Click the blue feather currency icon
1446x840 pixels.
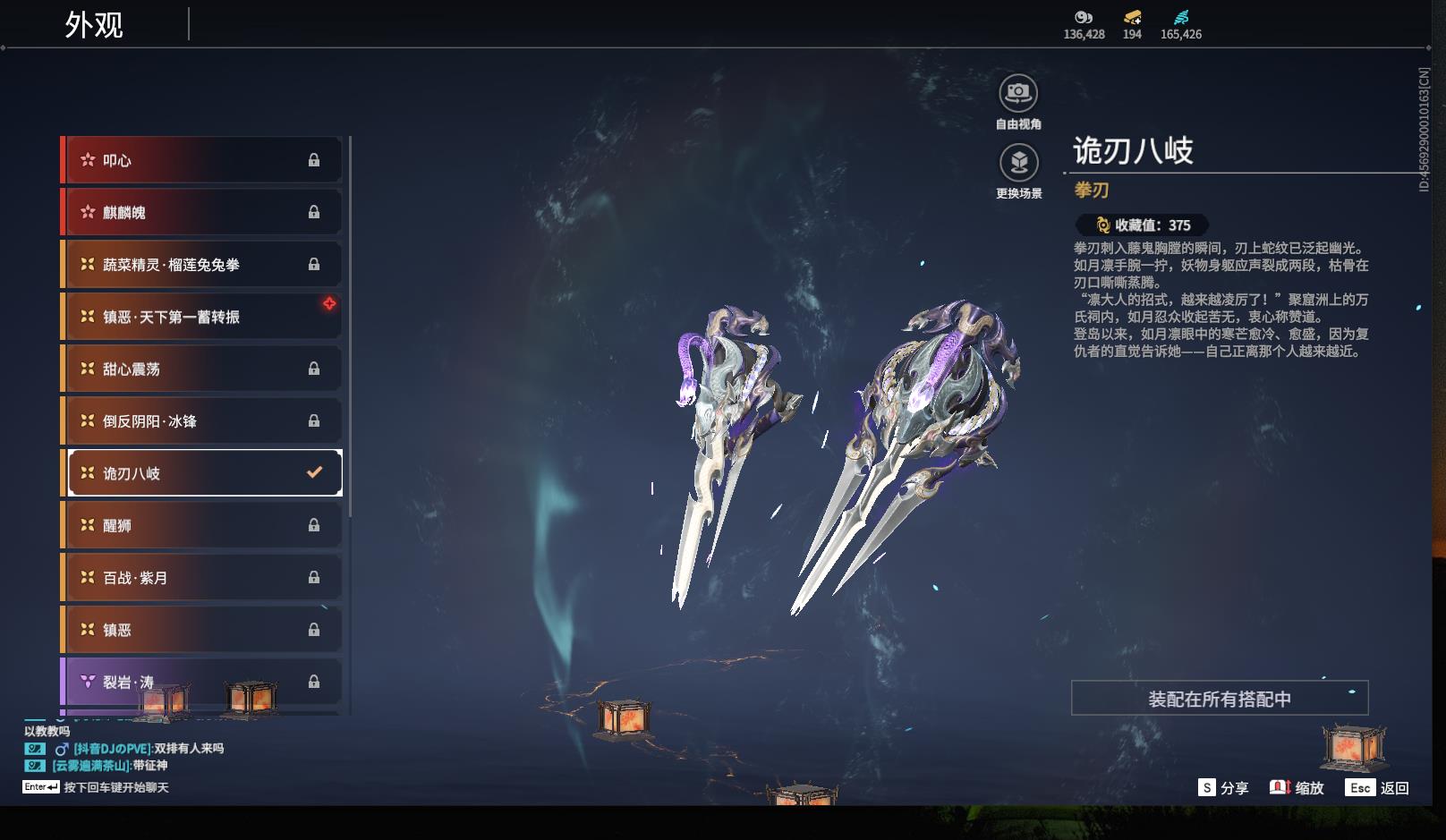pyautogui.click(x=1181, y=17)
